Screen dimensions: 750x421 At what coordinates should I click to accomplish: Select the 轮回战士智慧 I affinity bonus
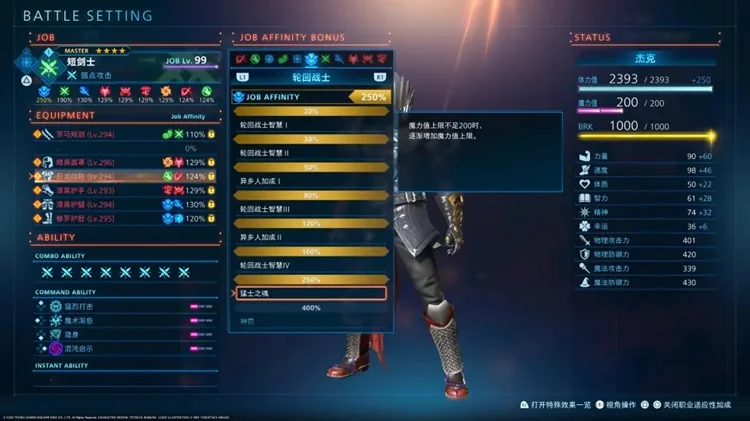point(310,125)
